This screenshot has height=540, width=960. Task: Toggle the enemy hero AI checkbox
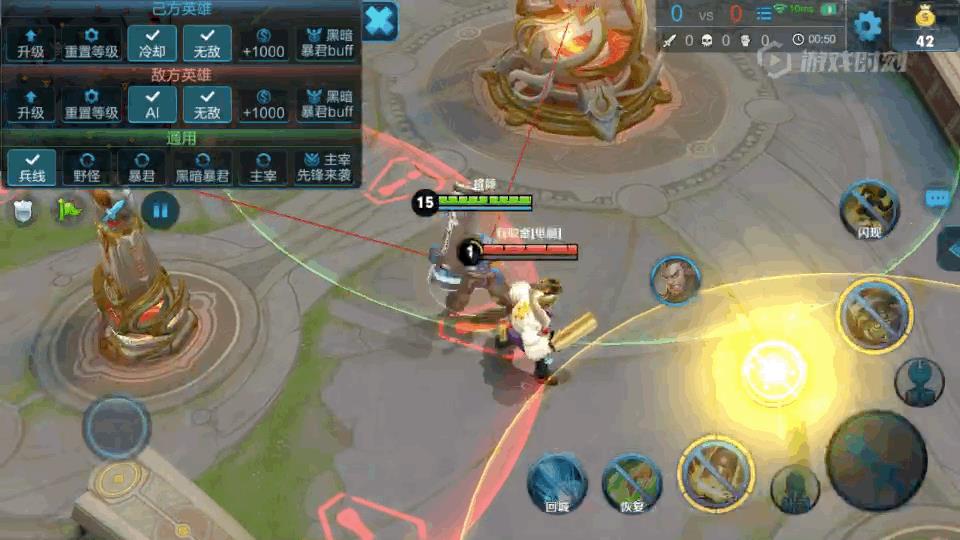(x=152, y=105)
